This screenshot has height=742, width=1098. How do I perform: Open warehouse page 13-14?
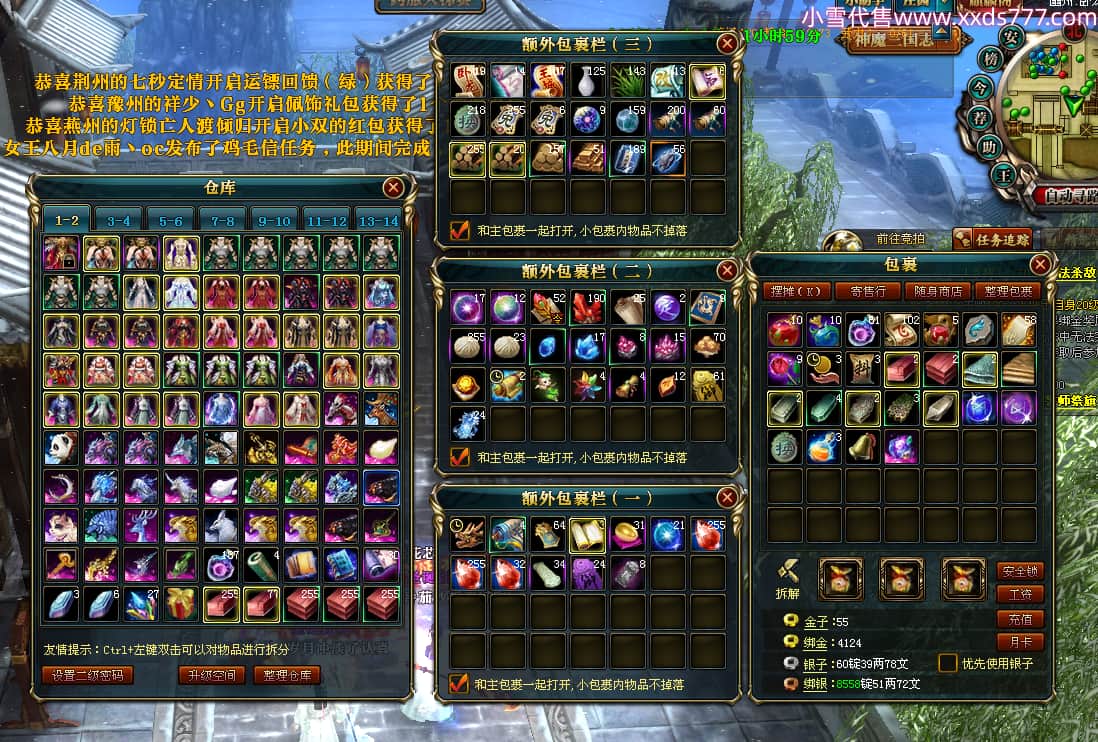[379, 220]
